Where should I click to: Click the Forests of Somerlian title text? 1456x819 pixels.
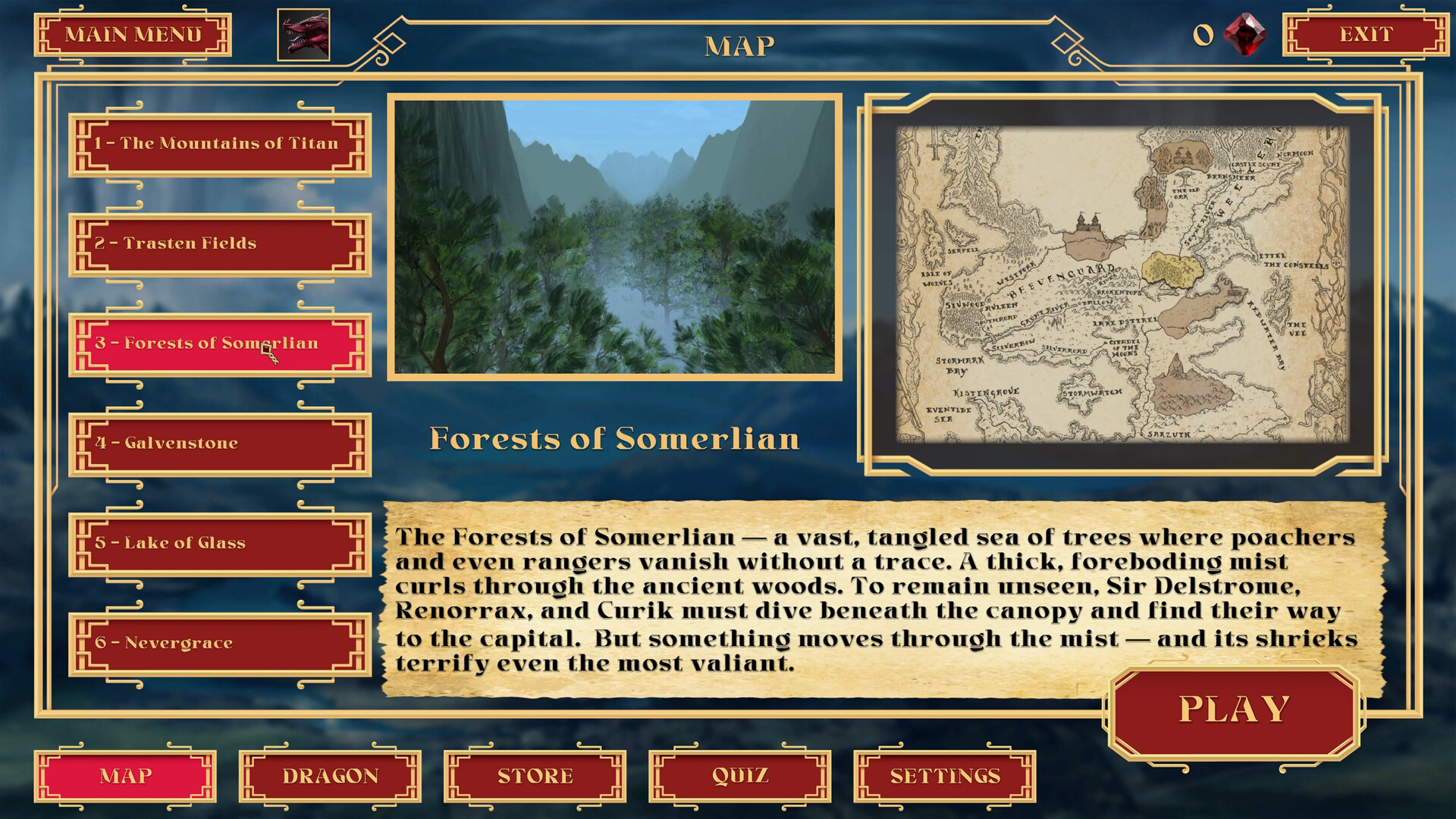(616, 438)
